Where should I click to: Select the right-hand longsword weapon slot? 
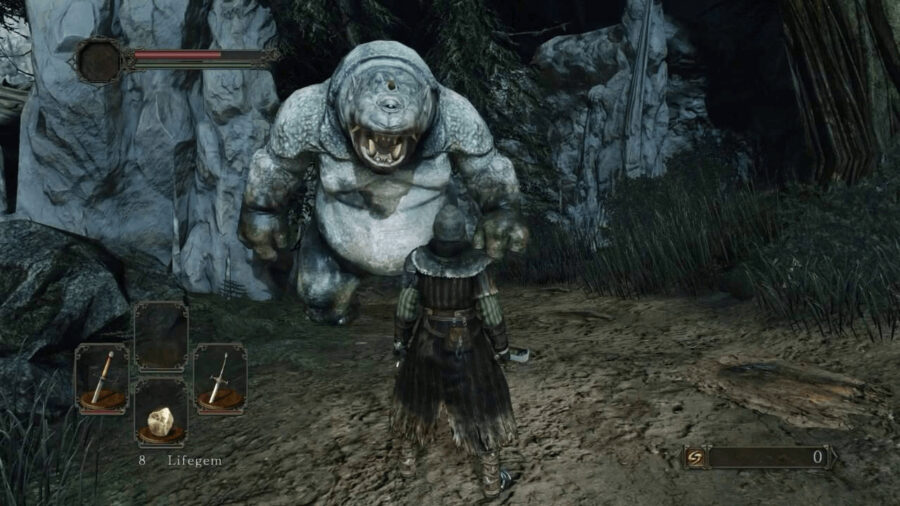coord(220,379)
